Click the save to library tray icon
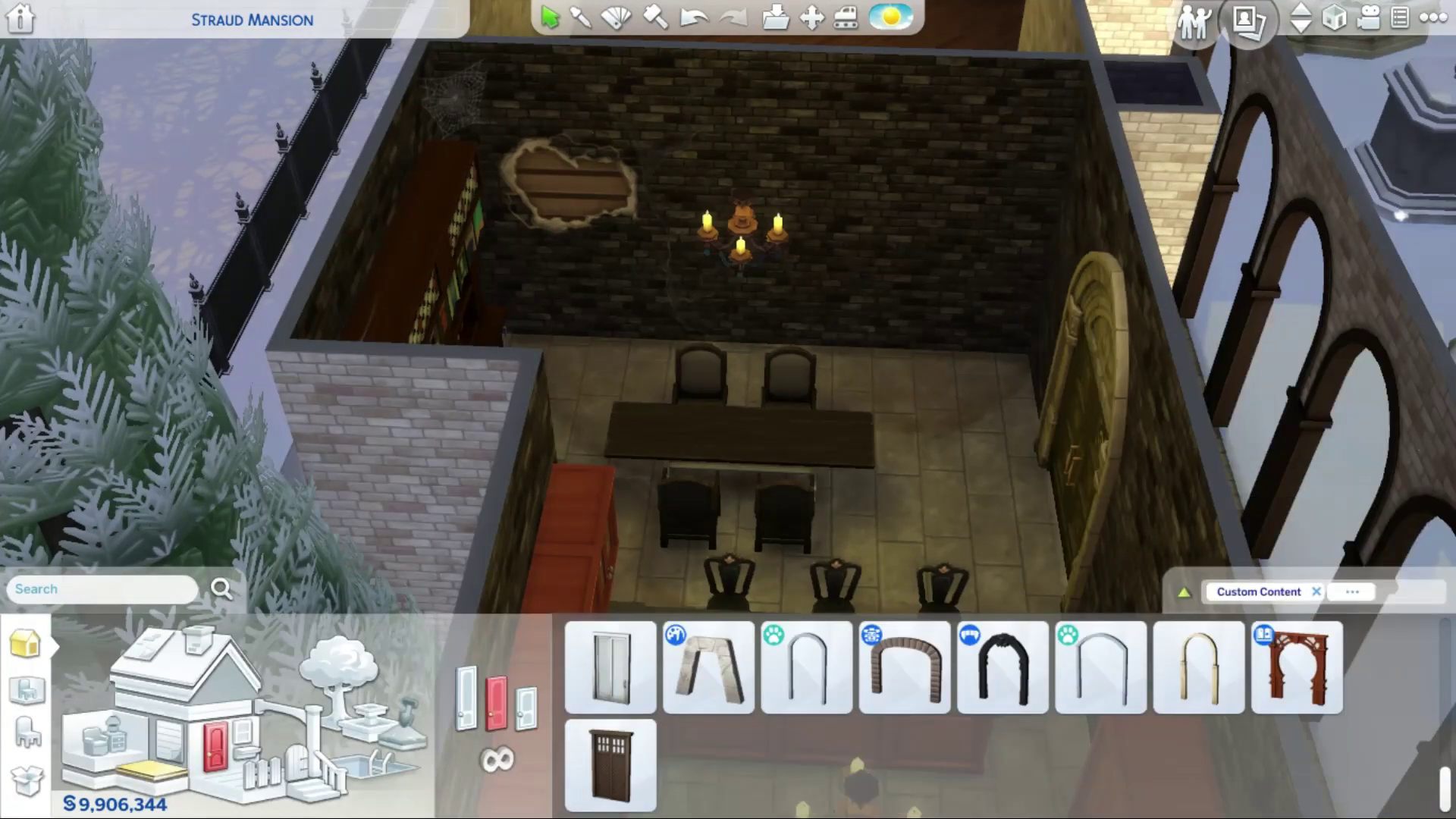This screenshot has height=819, width=1456. [775, 17]
